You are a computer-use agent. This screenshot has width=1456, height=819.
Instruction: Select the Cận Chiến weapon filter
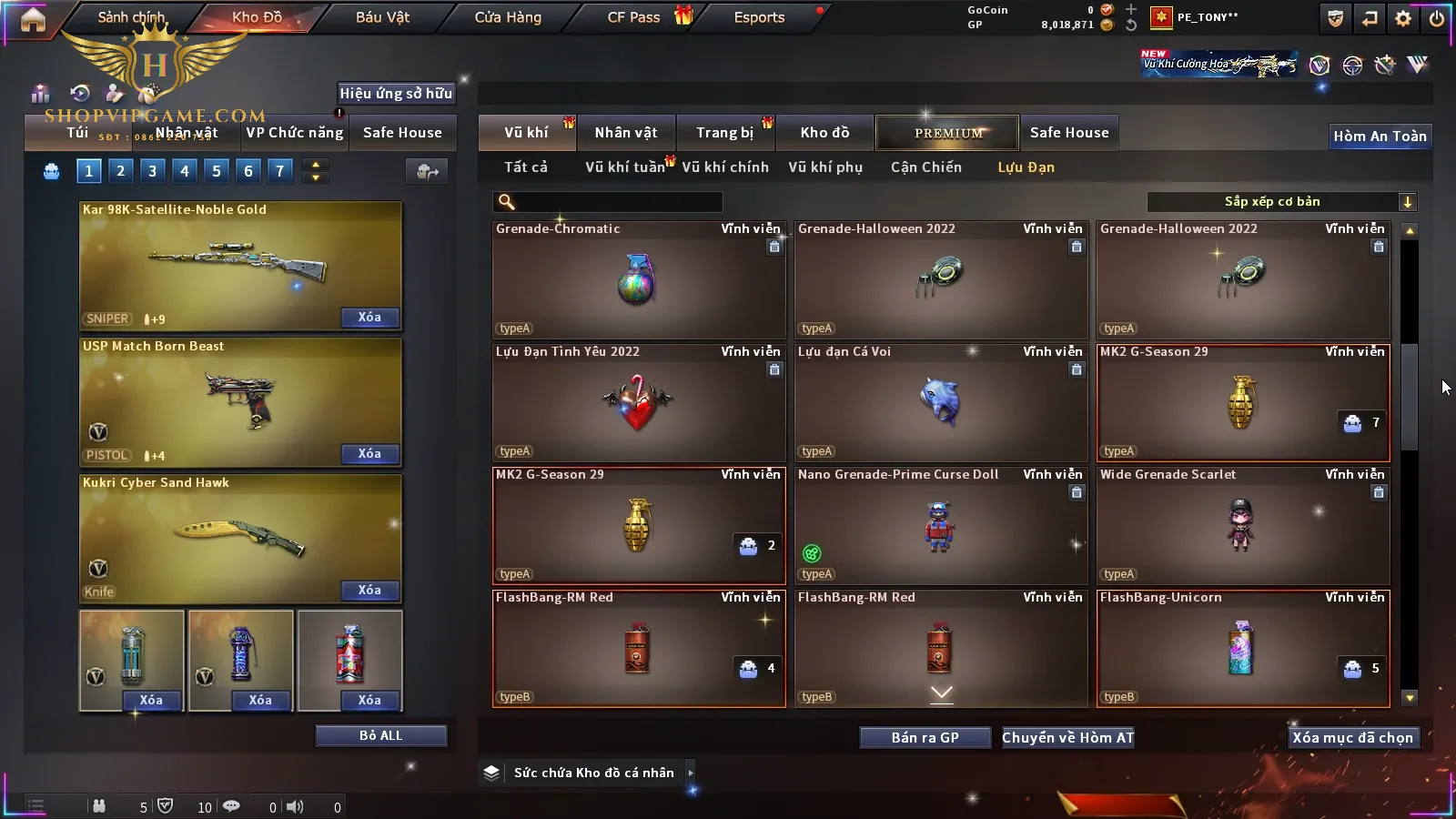click(x=925, y=167)
